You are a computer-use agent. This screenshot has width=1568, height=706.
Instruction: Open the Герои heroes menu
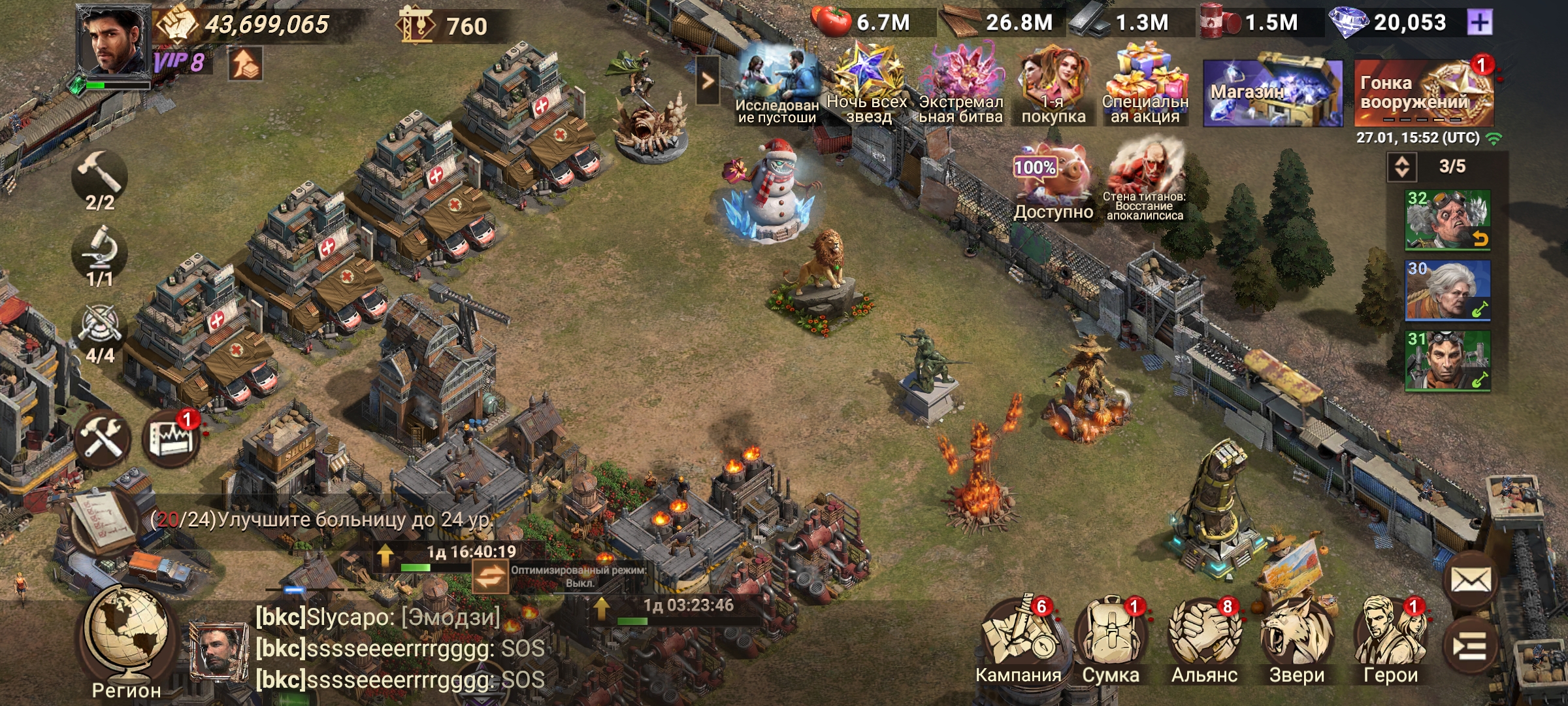(x=1390, y=642)
